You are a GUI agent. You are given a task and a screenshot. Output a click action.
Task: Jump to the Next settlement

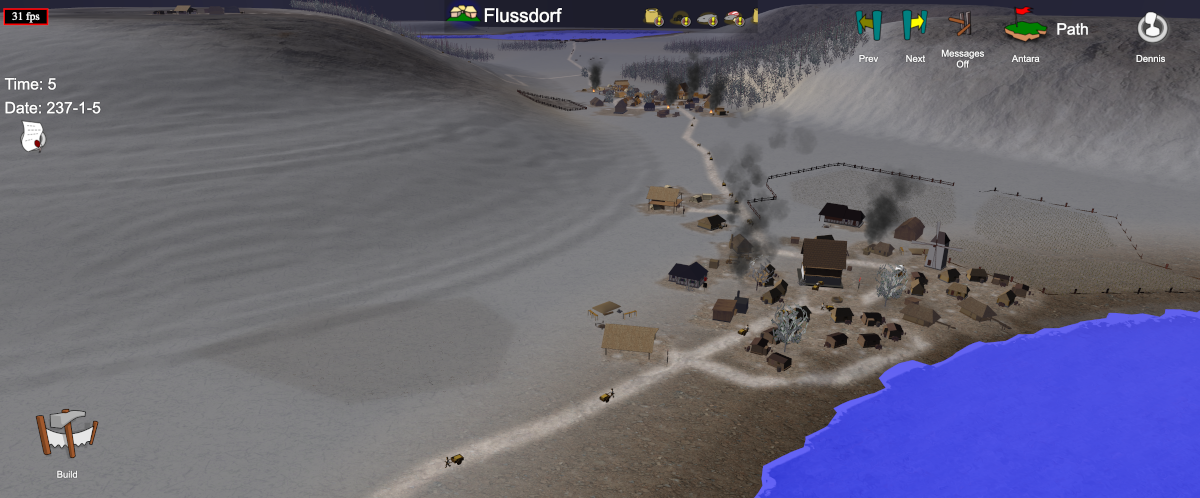(x=914, y=26)
